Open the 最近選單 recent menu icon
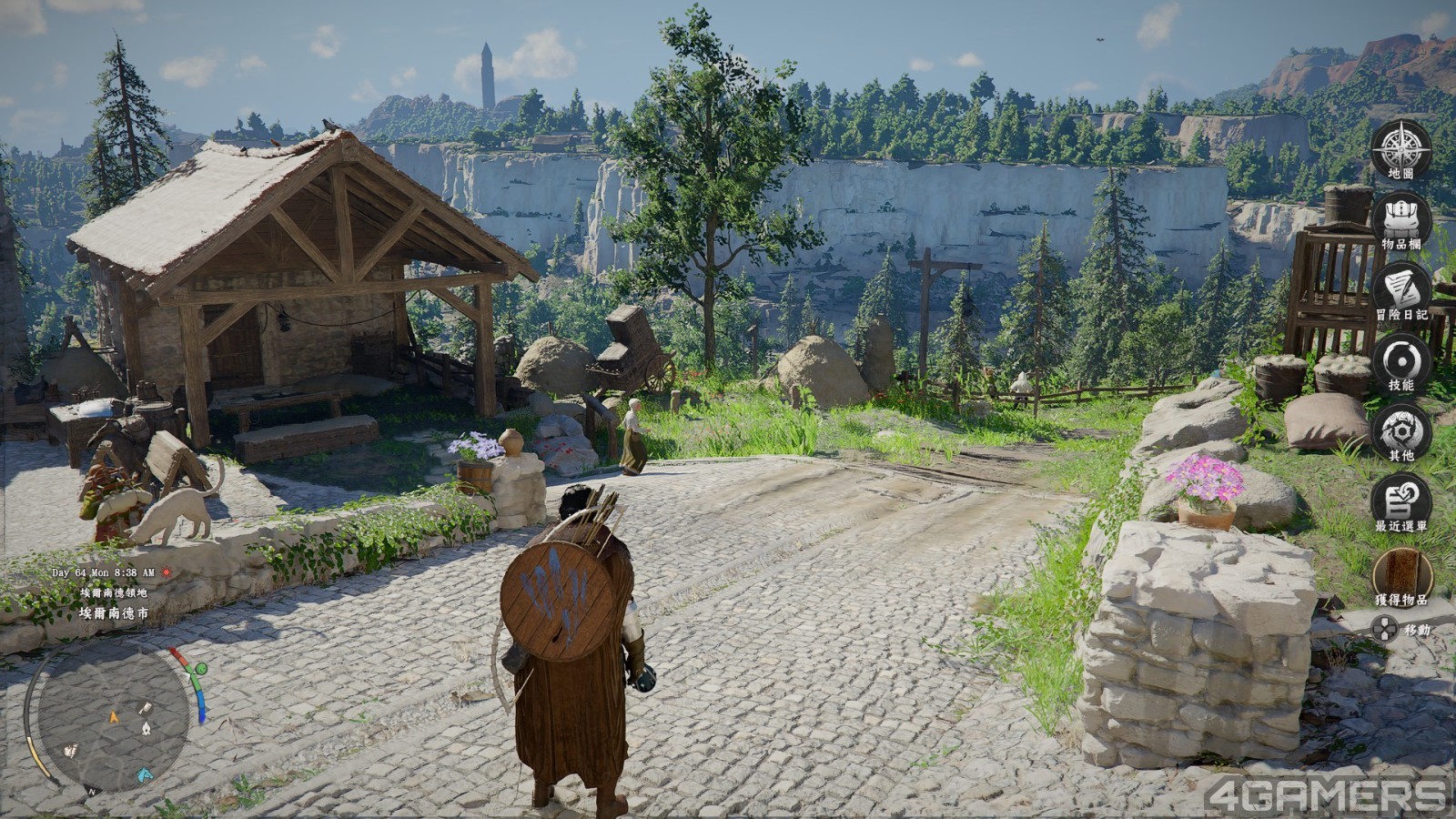The height and width of the screenshot is (819, 1456). click(x=1401, y=500)
